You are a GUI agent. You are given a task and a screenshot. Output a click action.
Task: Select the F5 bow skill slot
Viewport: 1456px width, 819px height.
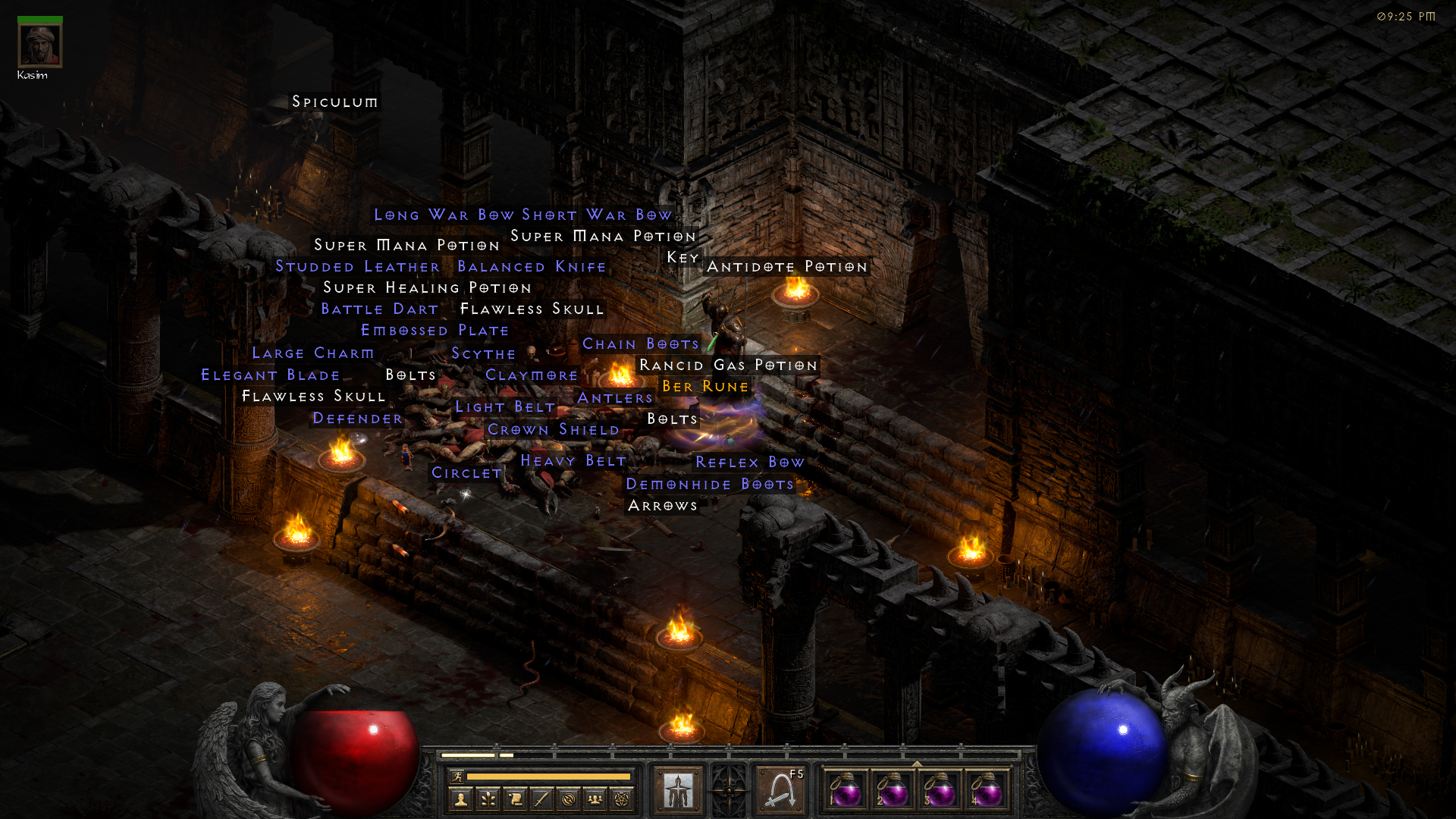pyautogui.click(x=781, y=789)
